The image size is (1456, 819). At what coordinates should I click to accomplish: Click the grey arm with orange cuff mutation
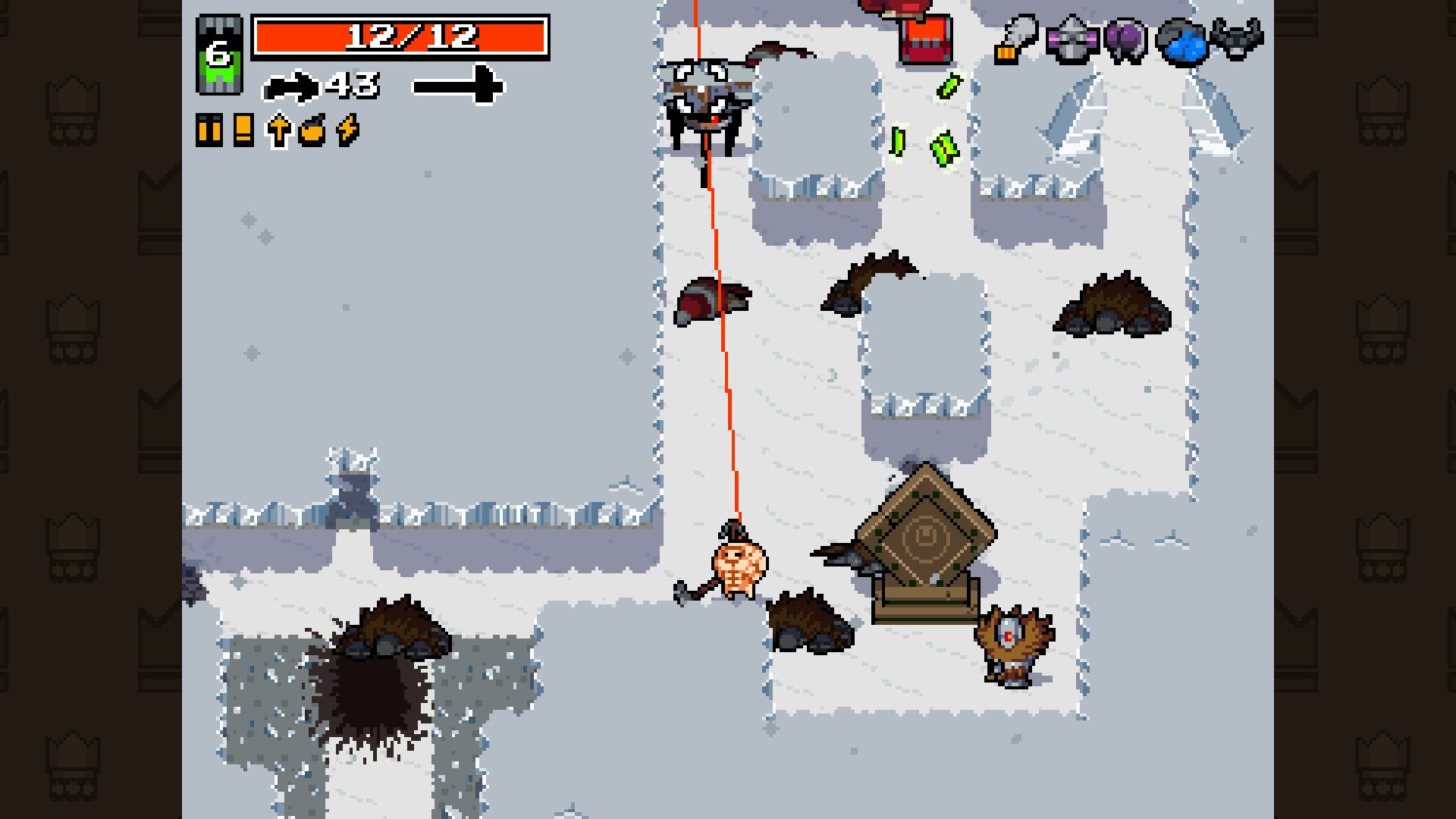pyautogui.click(x=1015, y=38)
